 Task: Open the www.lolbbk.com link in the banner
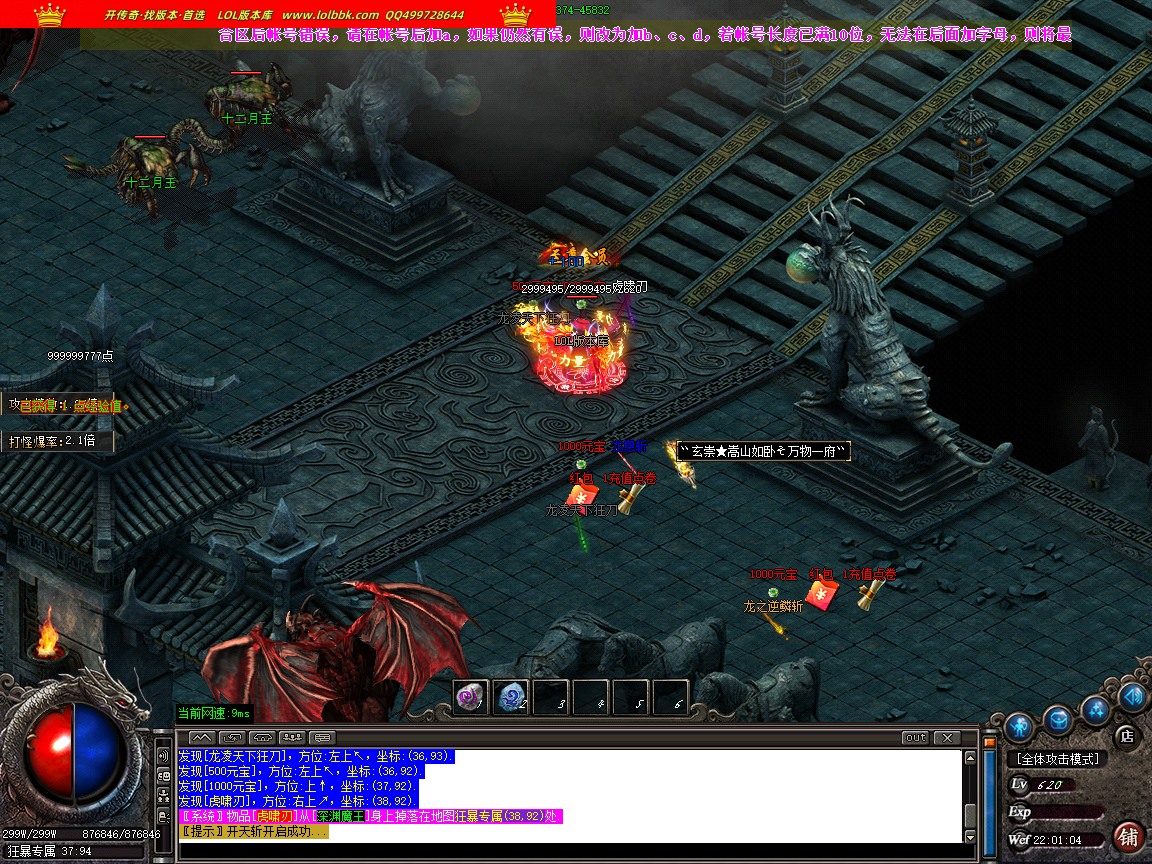(x=330, y=15)
